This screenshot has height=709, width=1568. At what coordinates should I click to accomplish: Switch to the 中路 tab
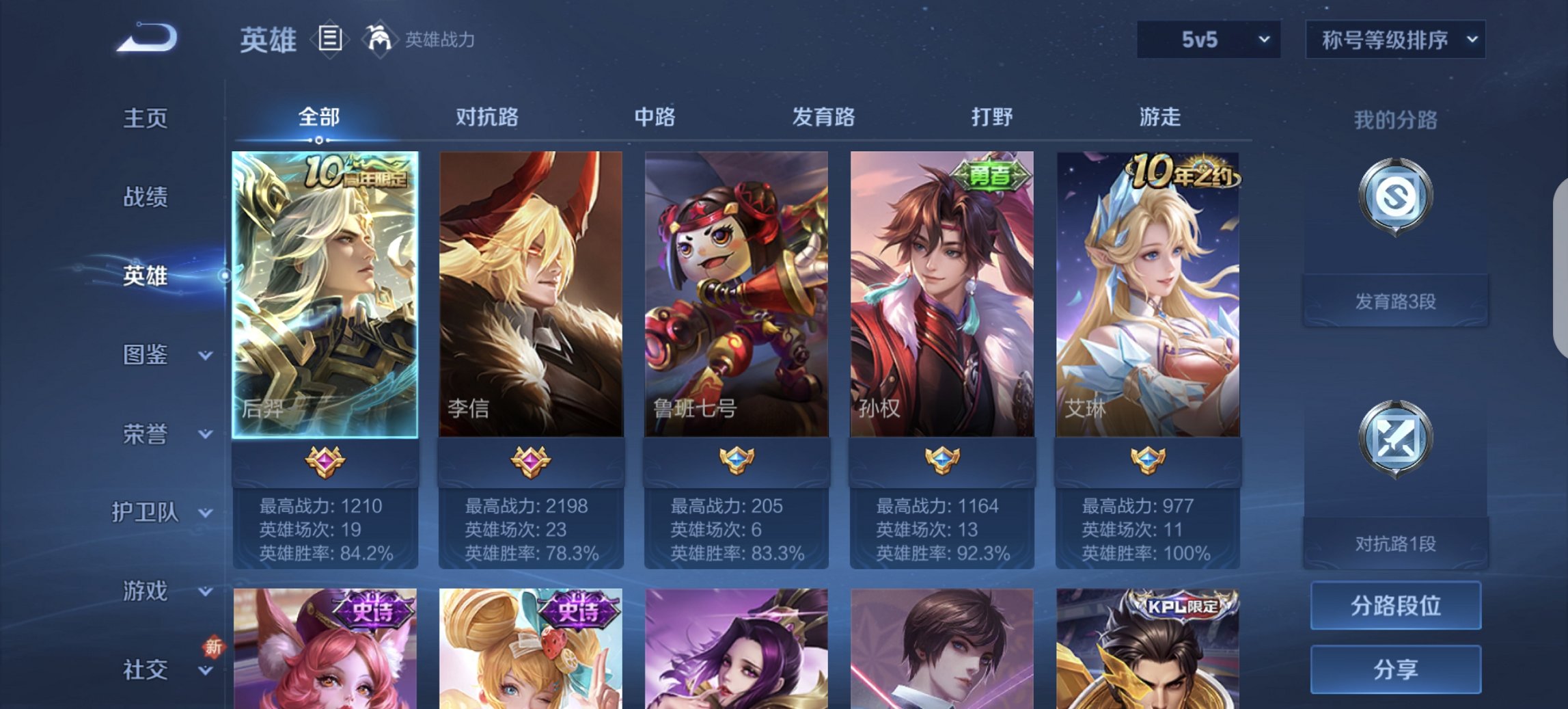click(652, 117)
